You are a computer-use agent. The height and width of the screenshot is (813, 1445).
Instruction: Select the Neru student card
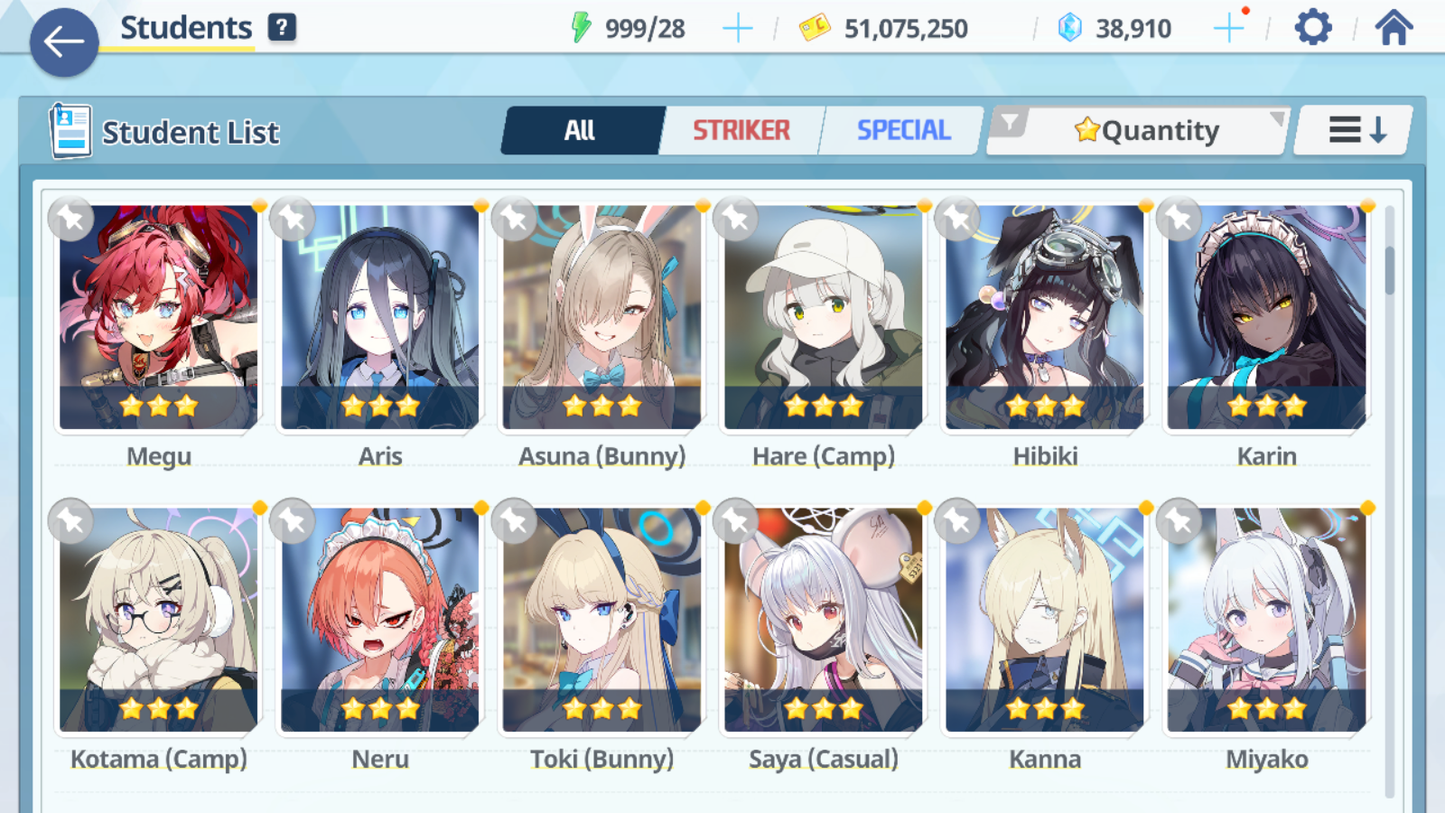380,620
